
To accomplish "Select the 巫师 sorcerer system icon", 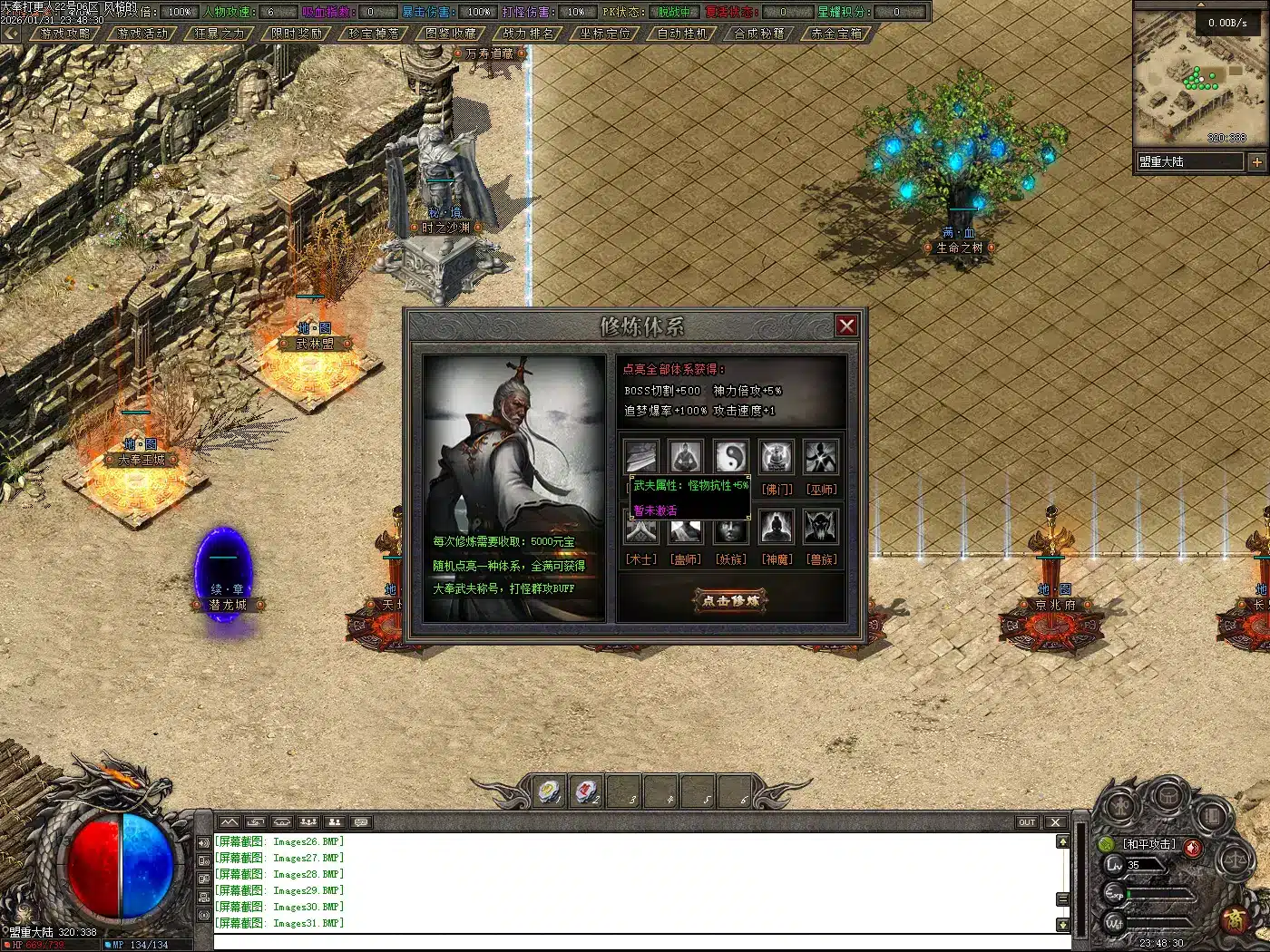I will (822, 457).
